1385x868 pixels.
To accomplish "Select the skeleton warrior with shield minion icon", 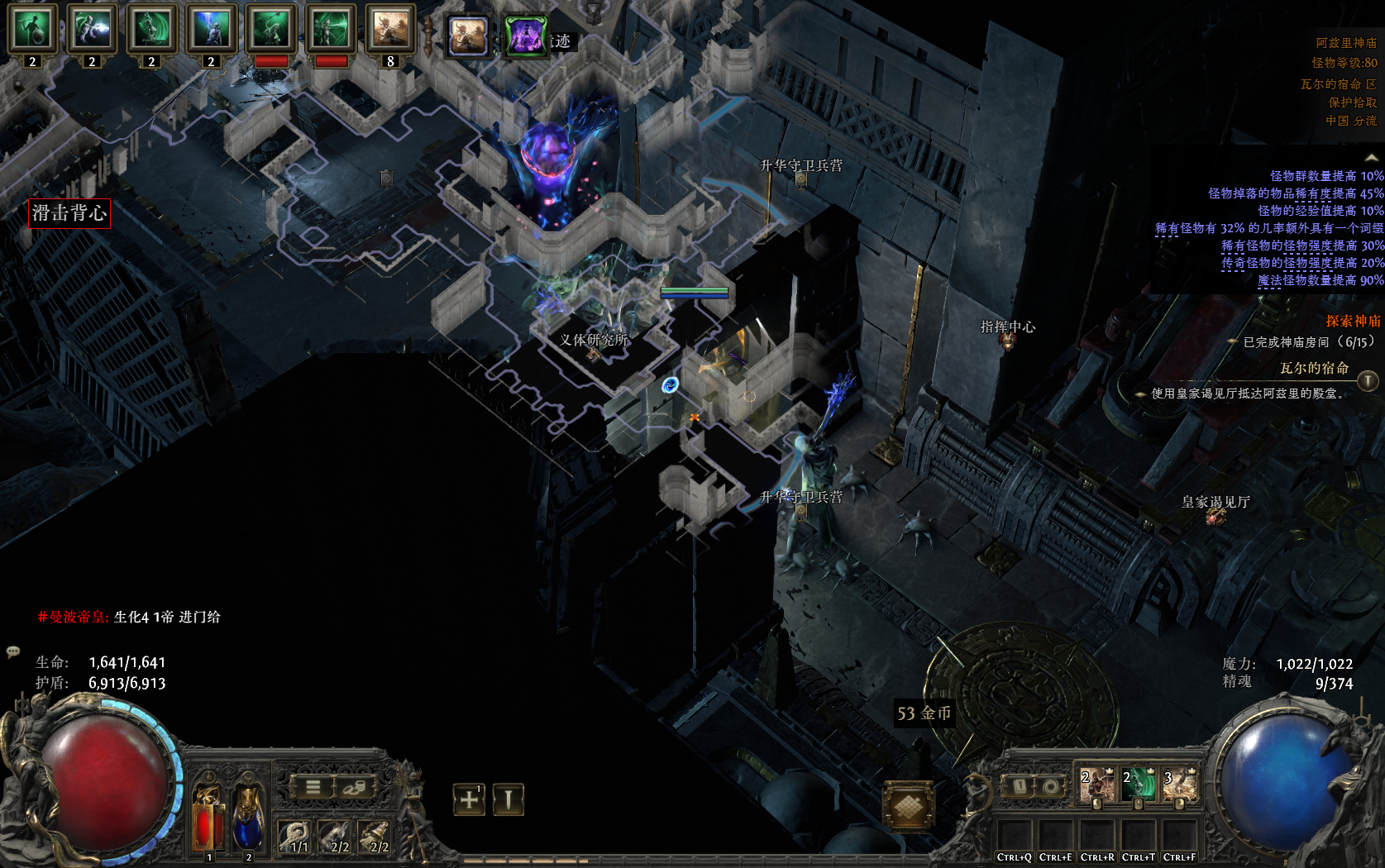I will click(32, 29).
